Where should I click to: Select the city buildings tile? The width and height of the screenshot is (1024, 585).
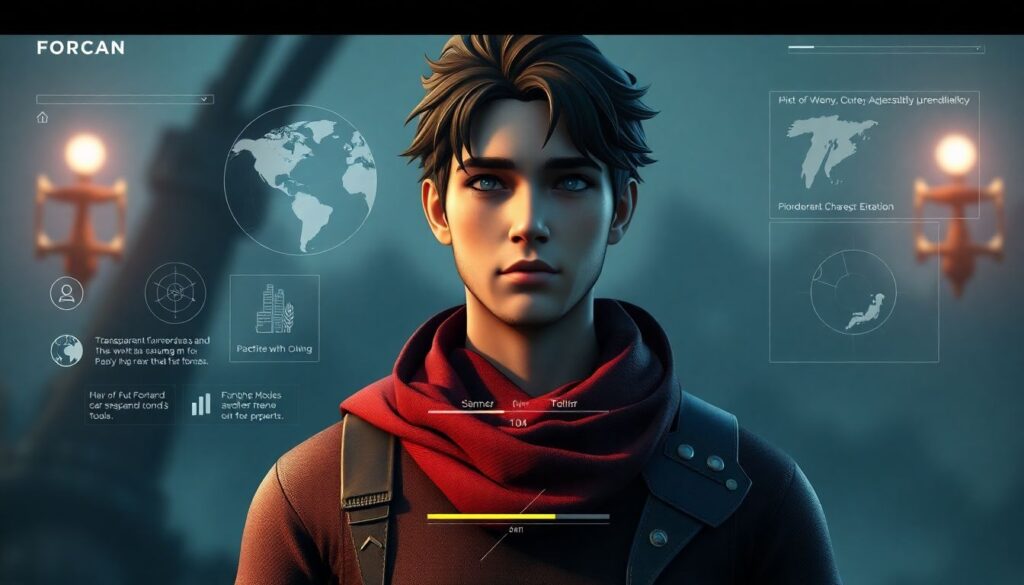(x=274, y=317)
